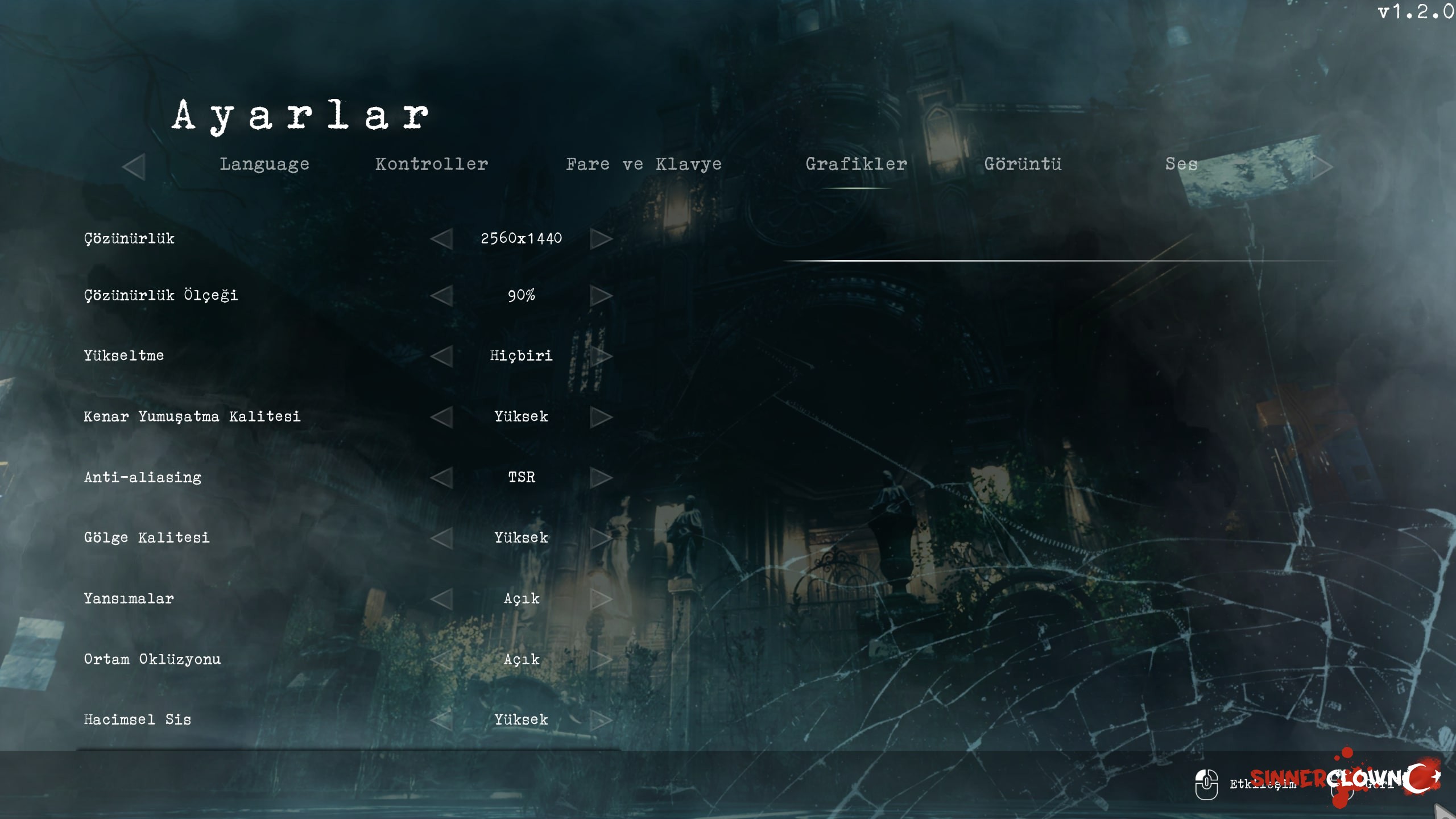Raise Çözünürlük Ölçeği above 90%
Screen dimensions: 1456x819
(601, 296)
